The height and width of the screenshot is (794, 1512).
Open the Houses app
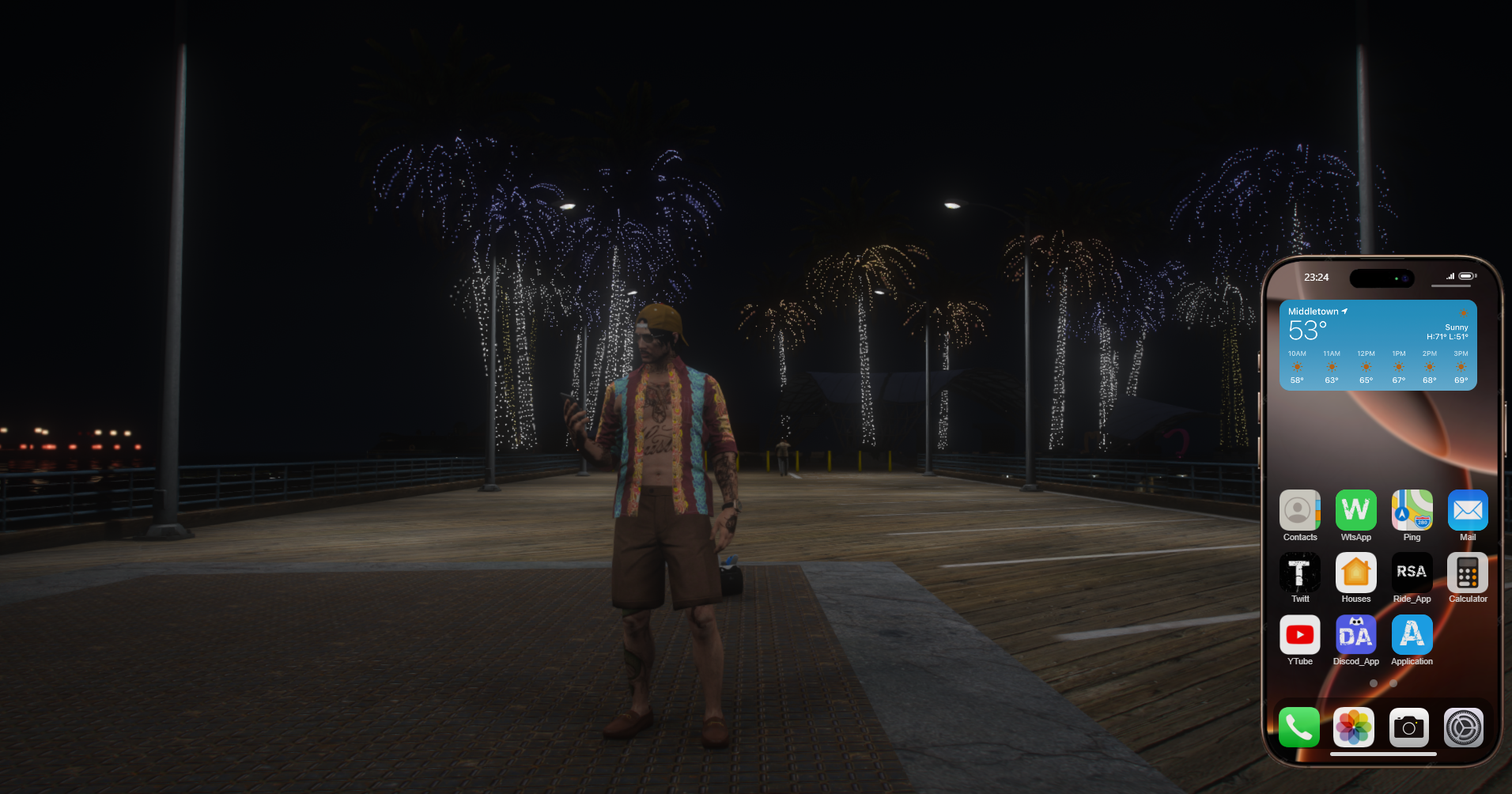coord(1355,573)
